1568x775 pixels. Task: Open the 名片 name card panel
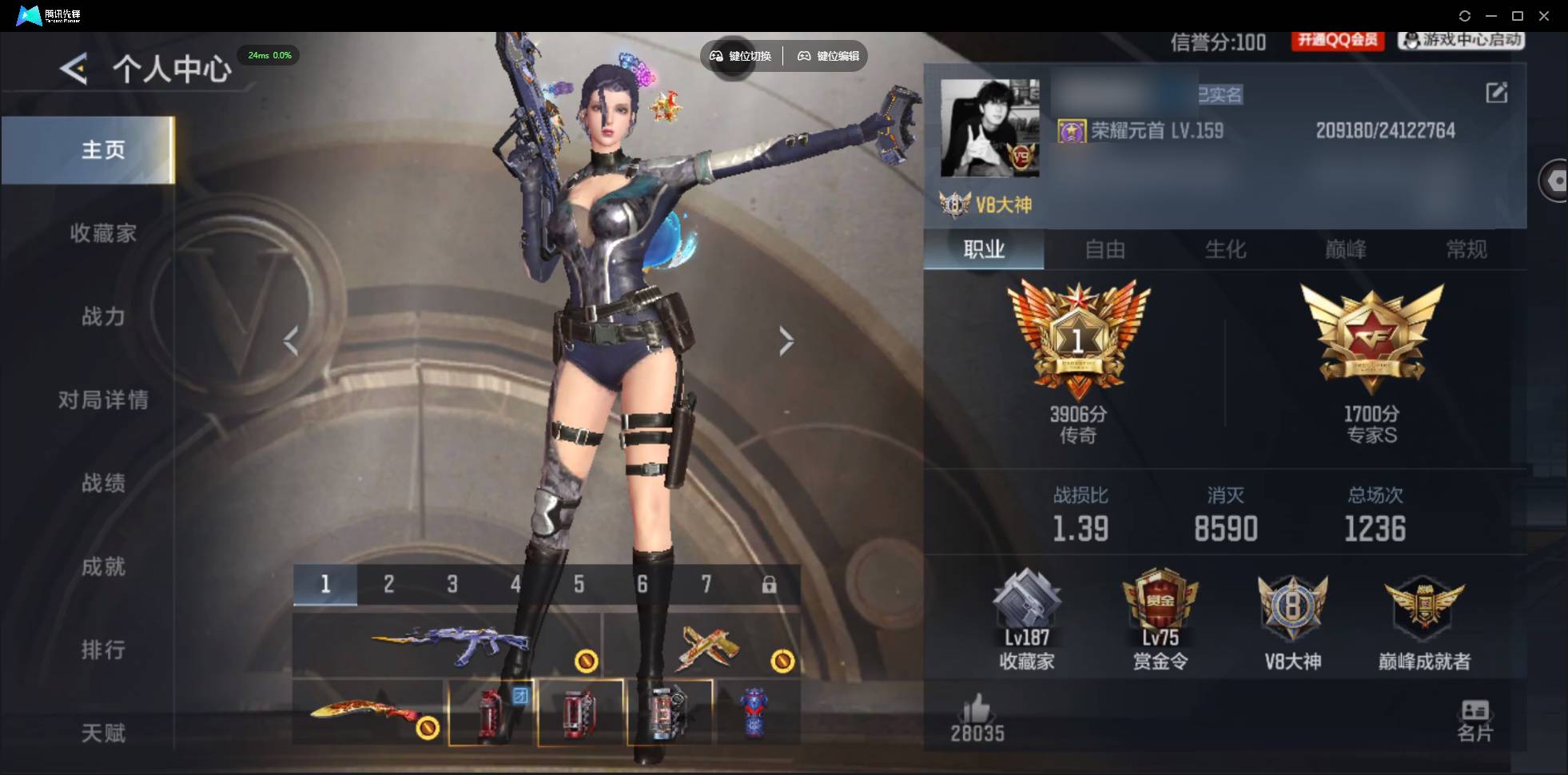(x=1474, y=717)
